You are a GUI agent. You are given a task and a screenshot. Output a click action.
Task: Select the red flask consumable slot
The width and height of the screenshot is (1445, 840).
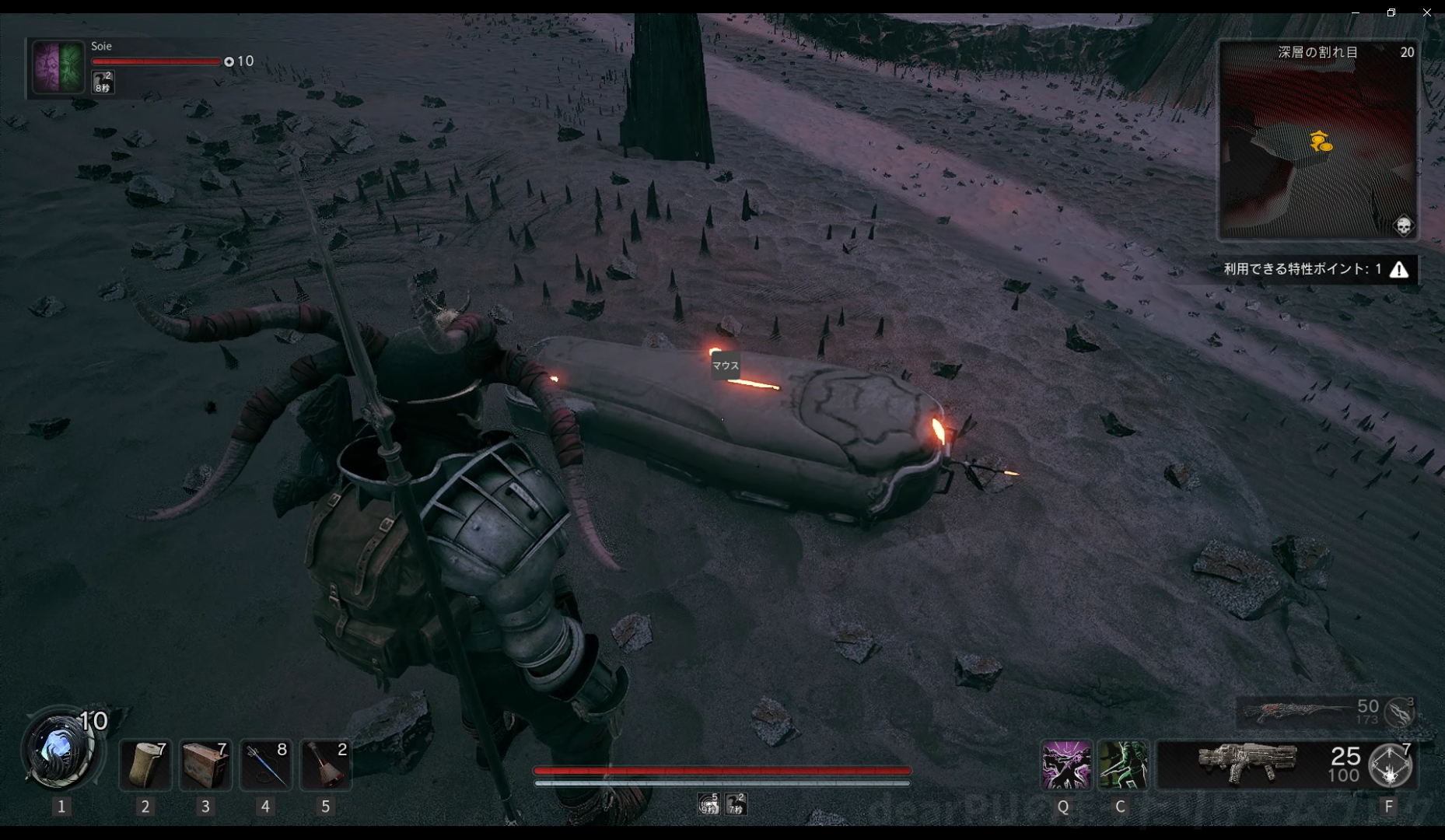pos(326,765)
